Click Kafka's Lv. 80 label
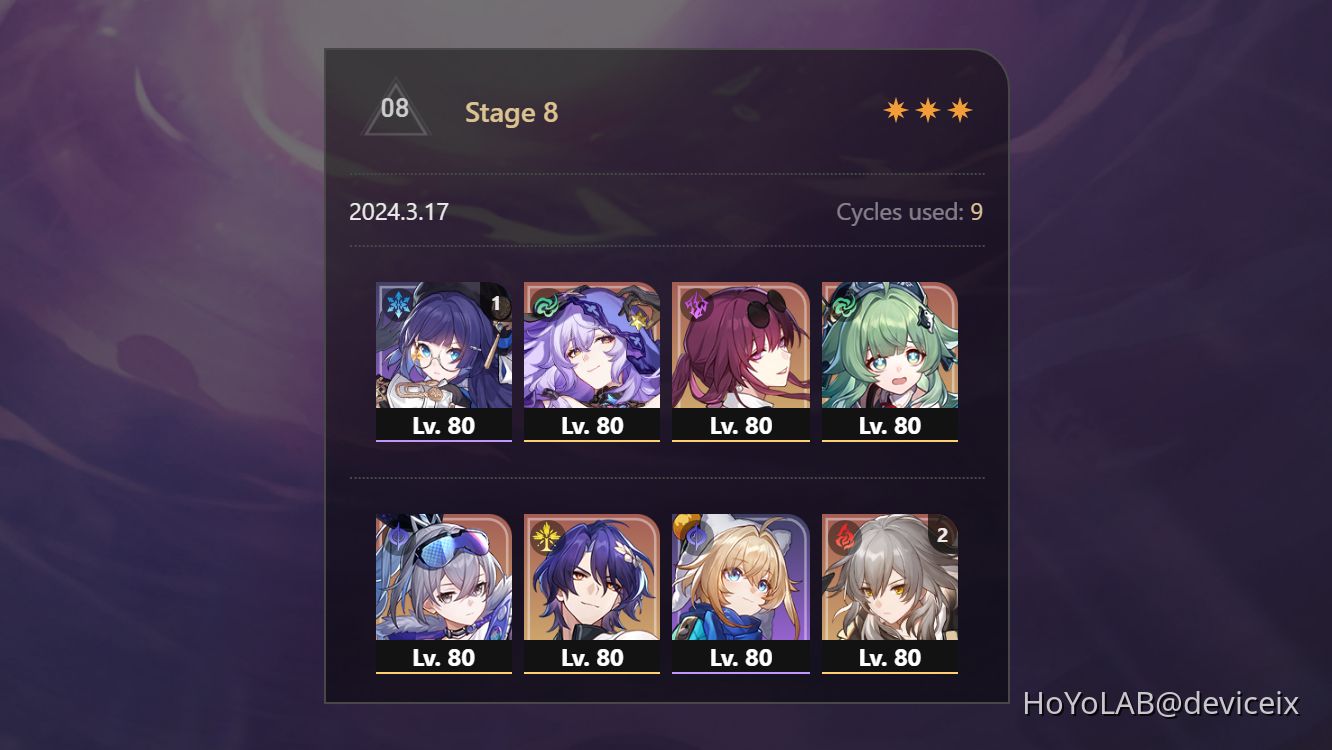This screenshot has height=750, width=1332. click(741, 425)
